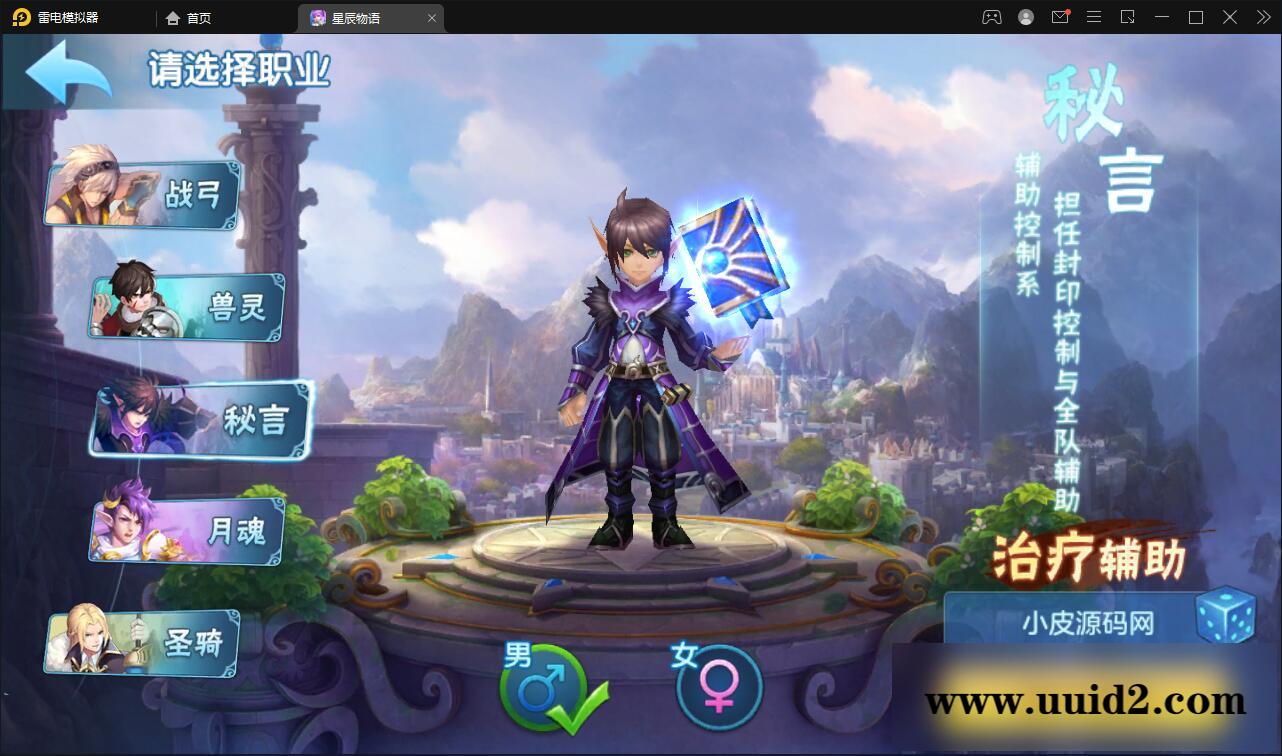Open the mail inbox with red notification badge
This screenshot has width=1282, height=756.
click(x=1060, y=17)
